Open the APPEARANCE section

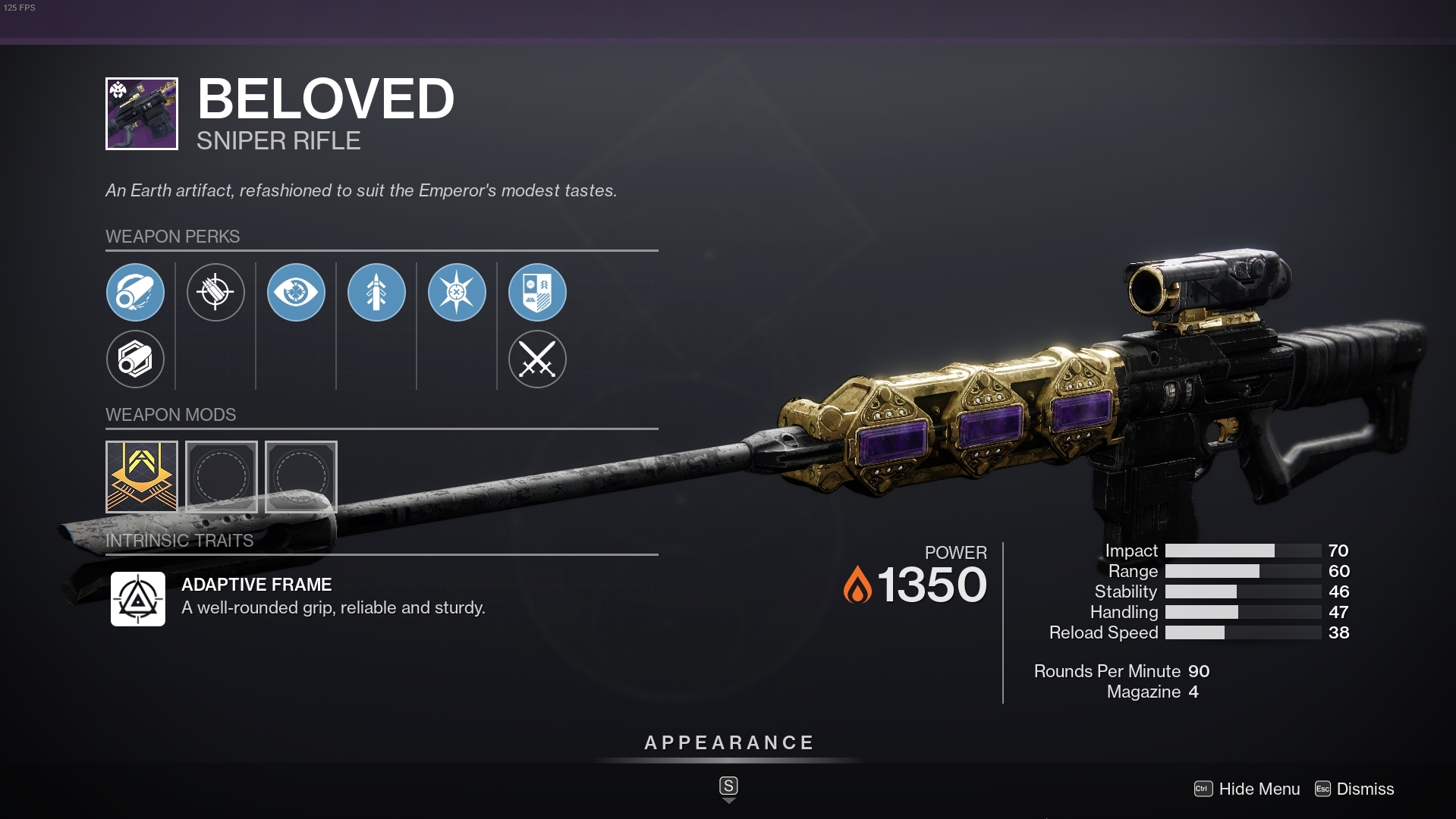pos(728,743)
